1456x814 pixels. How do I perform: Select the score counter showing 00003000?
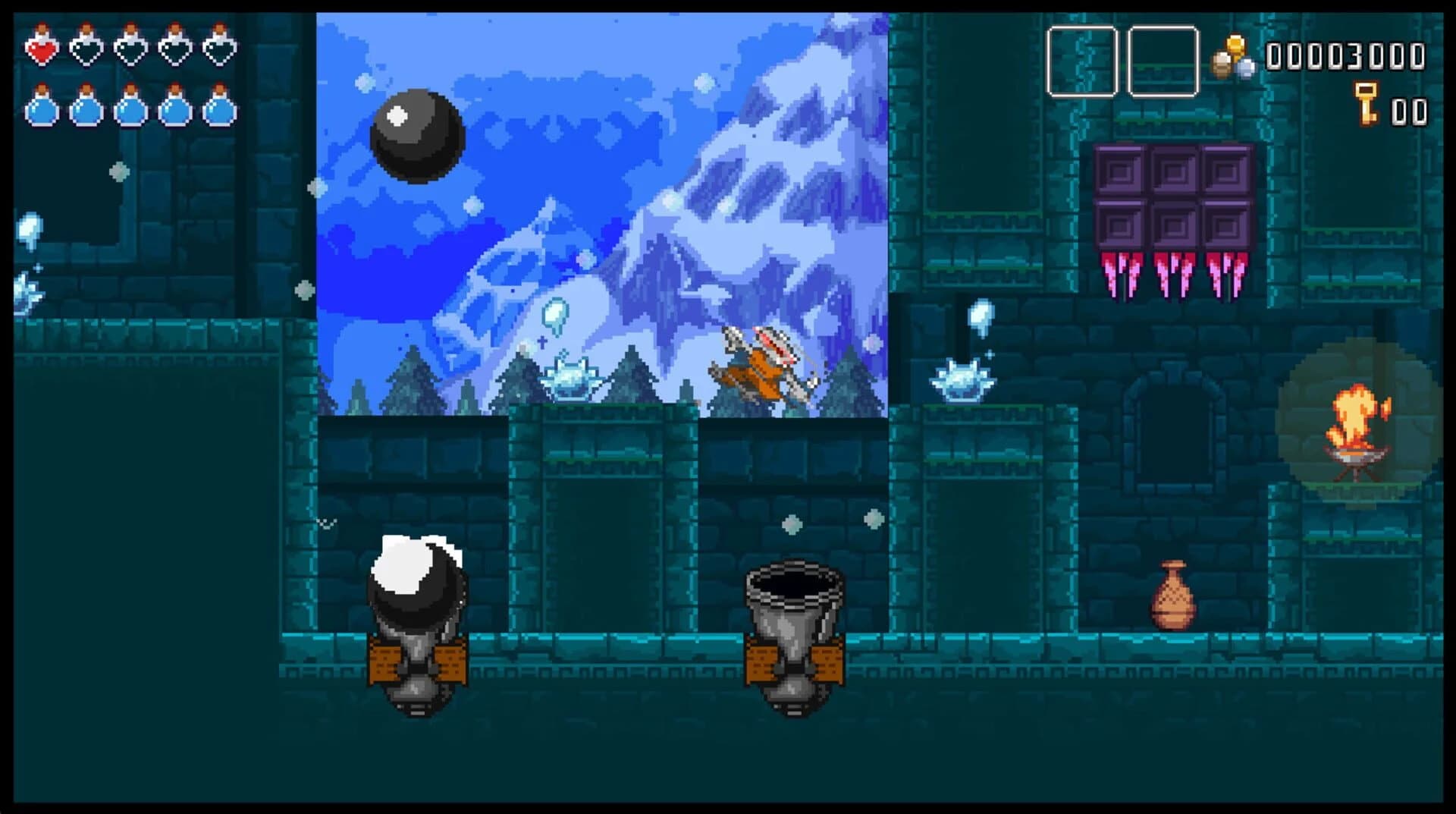[x=1347, y=55]
